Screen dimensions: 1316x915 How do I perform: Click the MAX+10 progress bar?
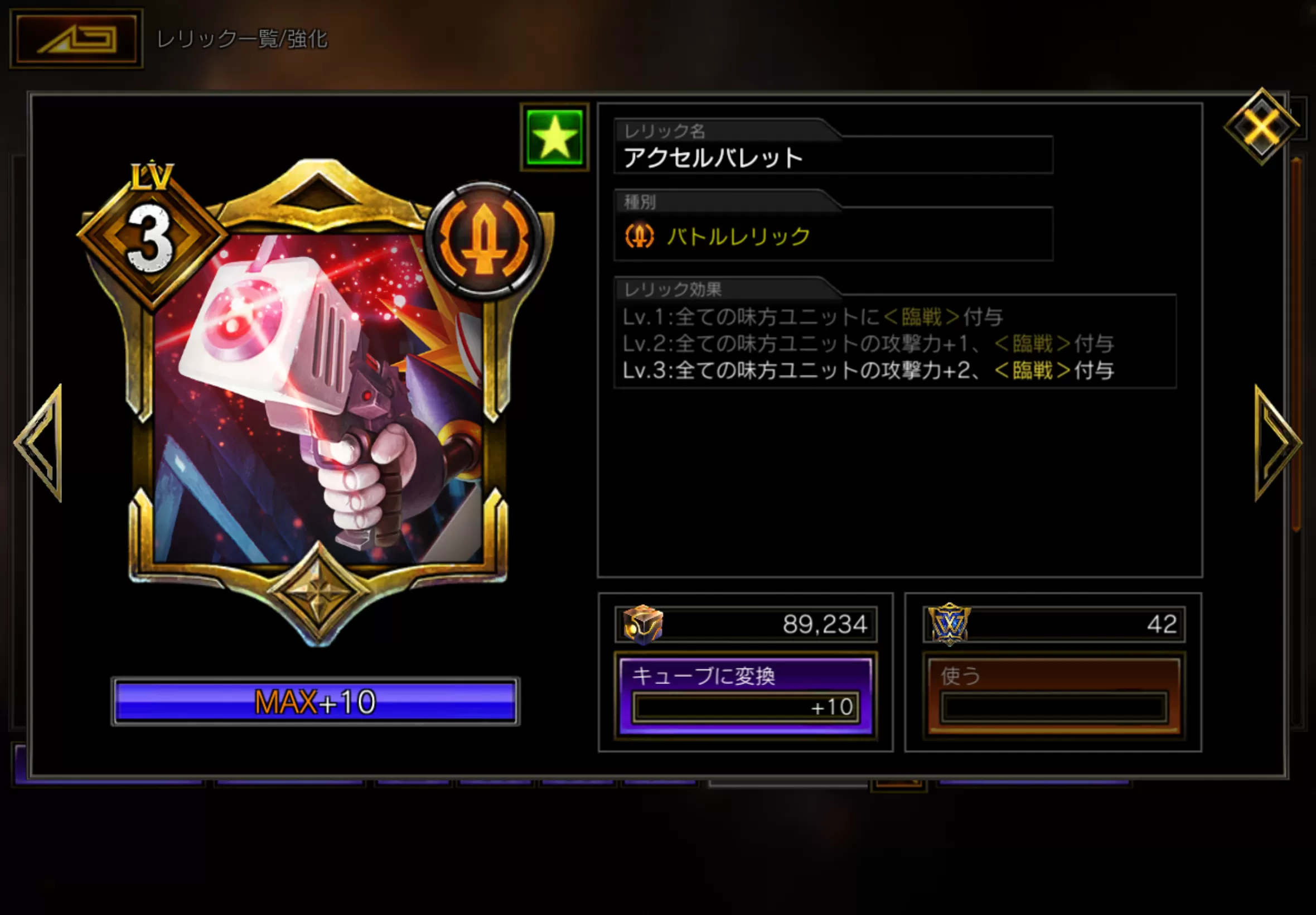point(315,703)
